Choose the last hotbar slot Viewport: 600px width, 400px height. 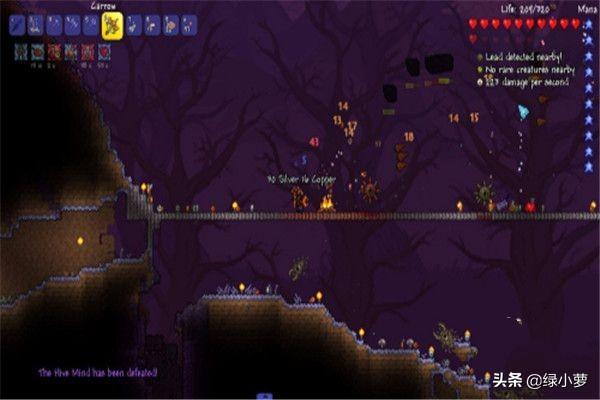(x=189, y=26)
